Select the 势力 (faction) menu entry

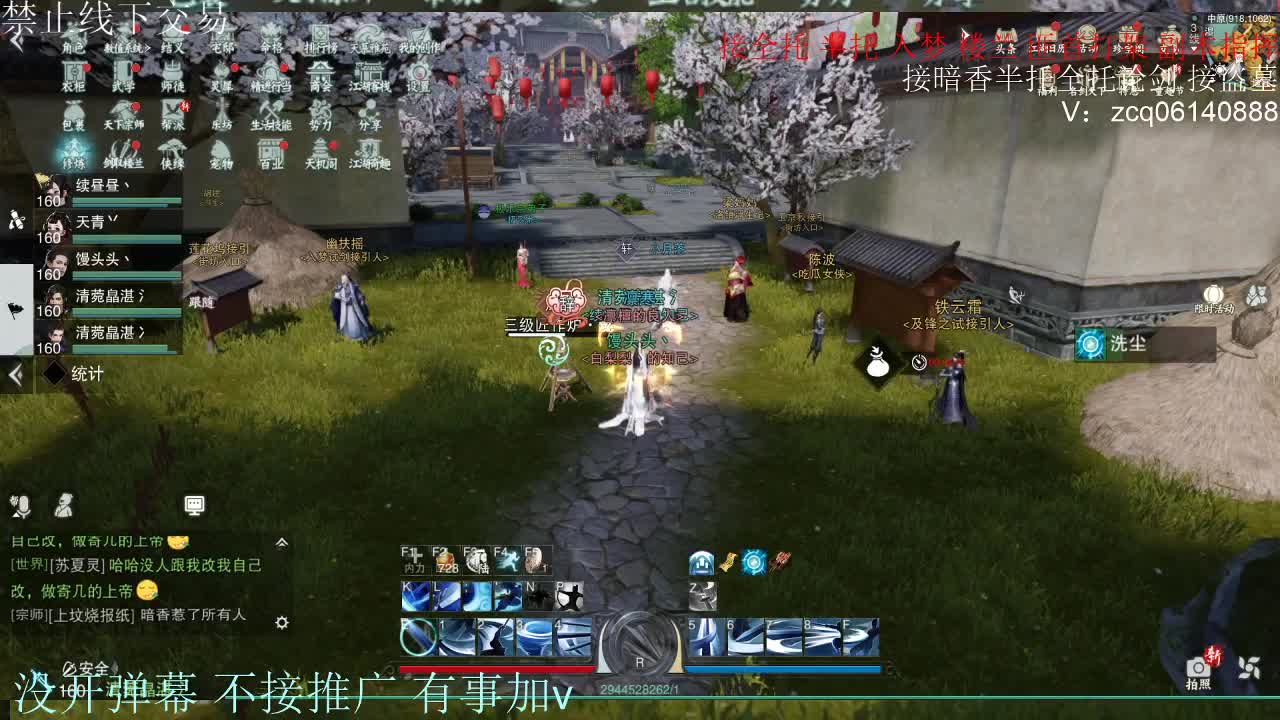(322, 108)
